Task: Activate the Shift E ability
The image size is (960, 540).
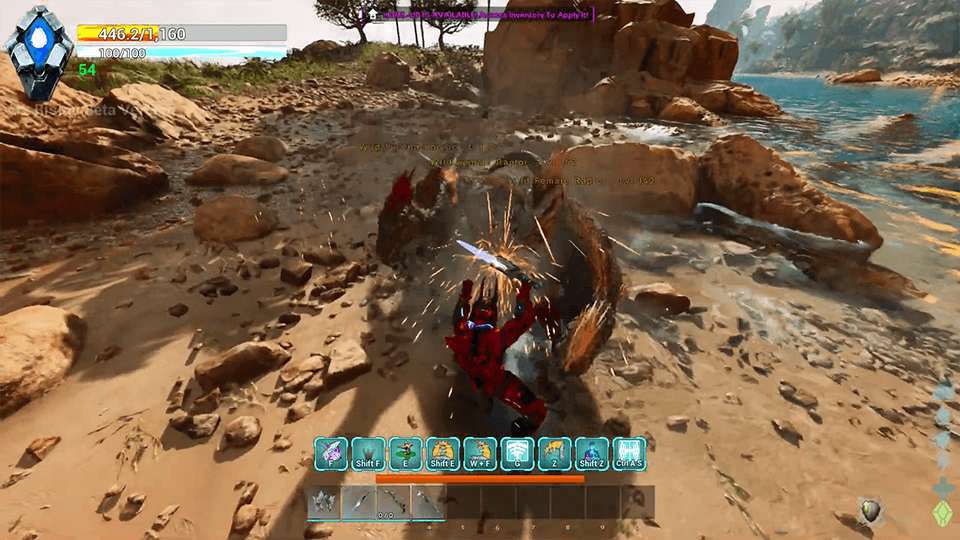Action: [443, 453]
